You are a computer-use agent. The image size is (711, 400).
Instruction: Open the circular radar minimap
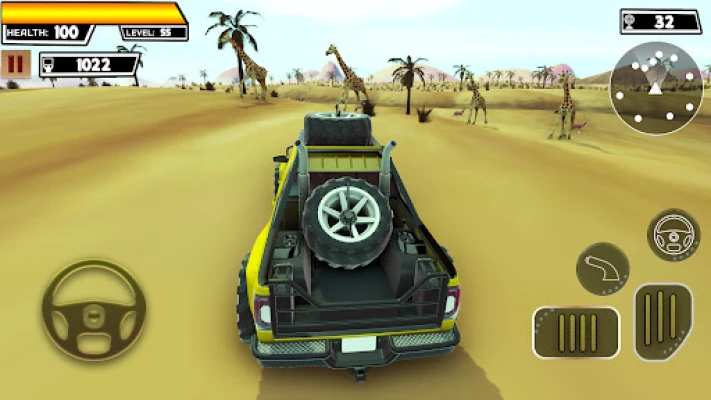(656, 88)
